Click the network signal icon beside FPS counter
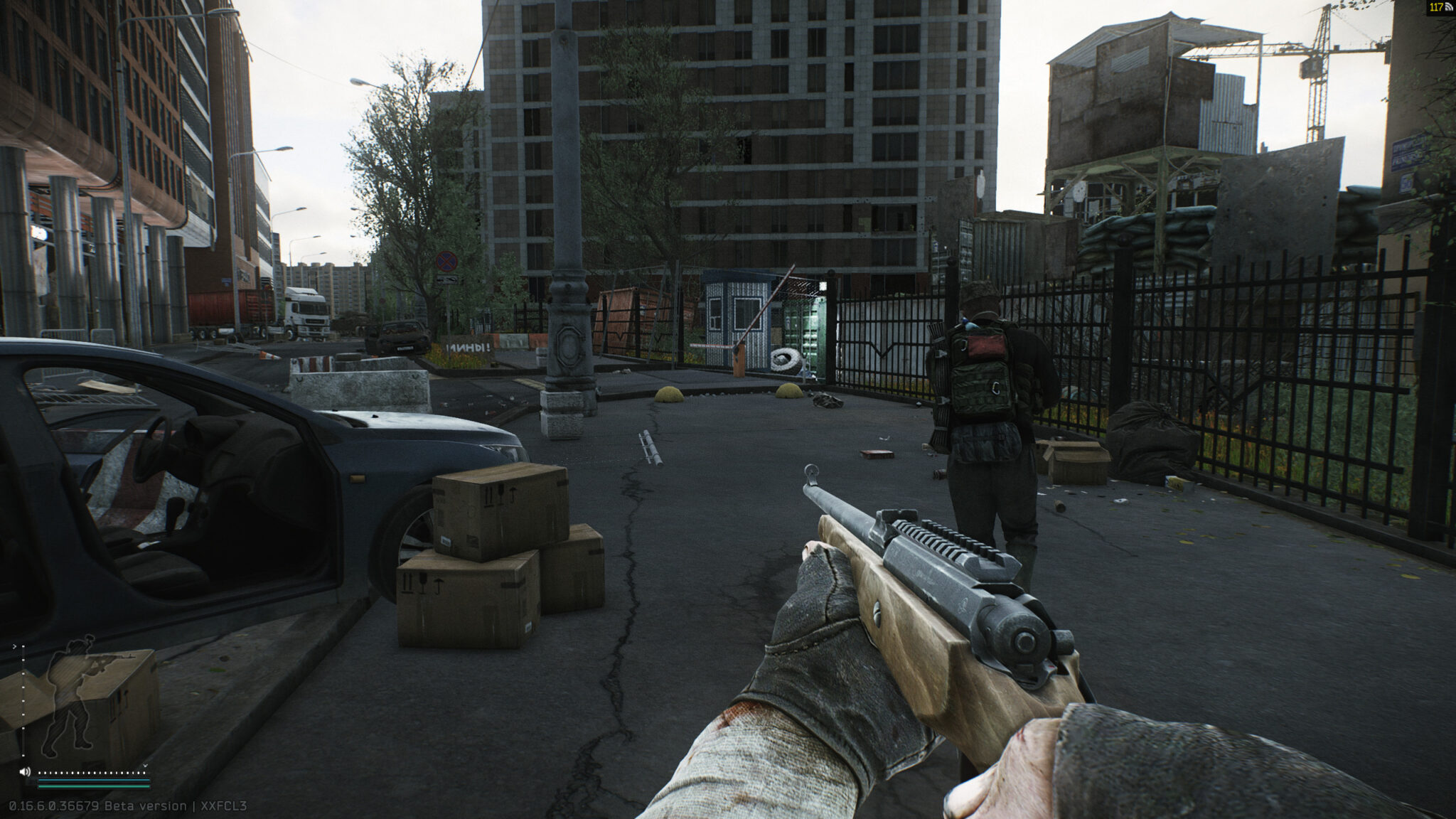 click(x=1449, y=6)
